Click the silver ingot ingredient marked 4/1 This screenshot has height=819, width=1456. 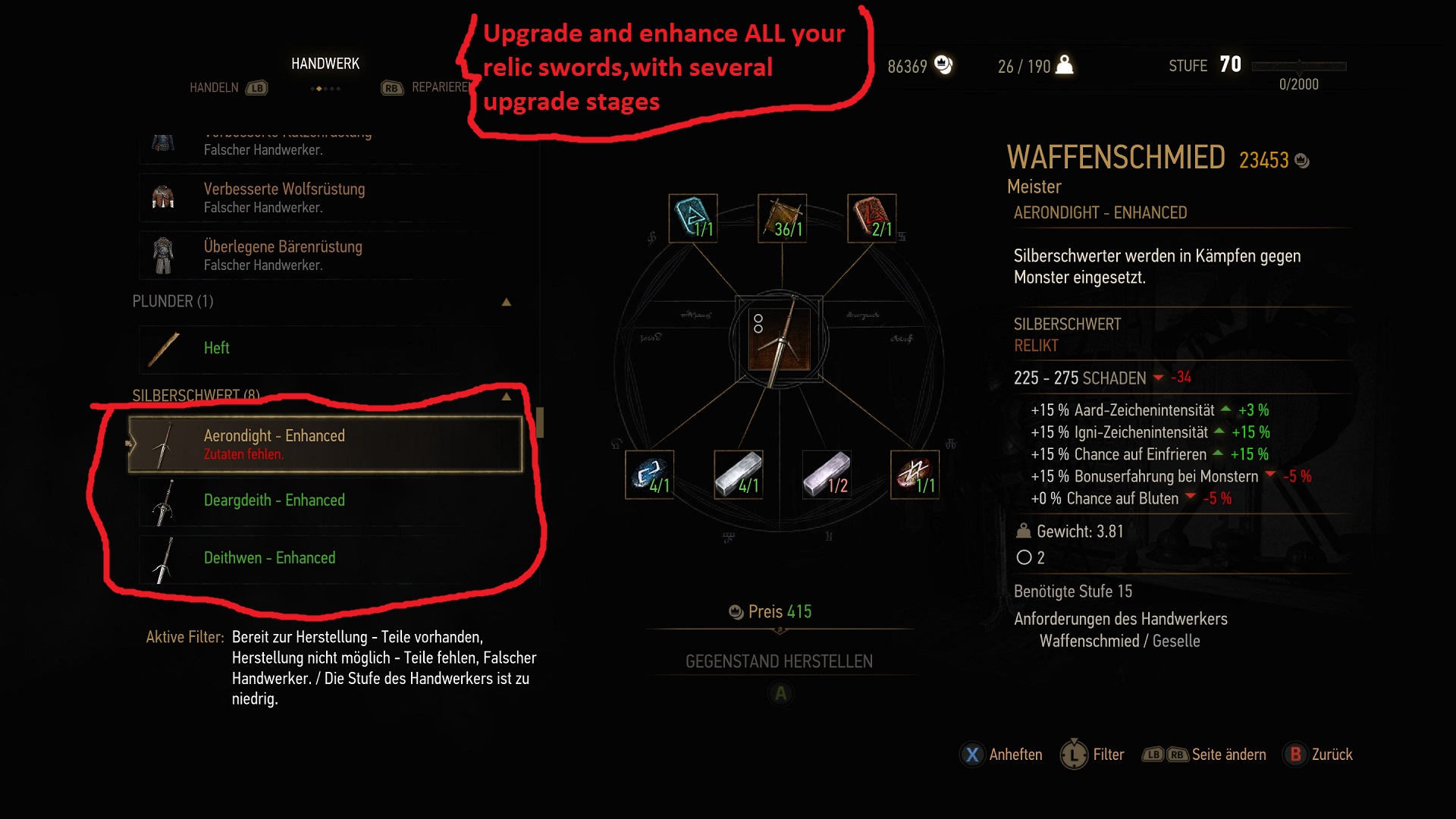(x=739, y=475)
